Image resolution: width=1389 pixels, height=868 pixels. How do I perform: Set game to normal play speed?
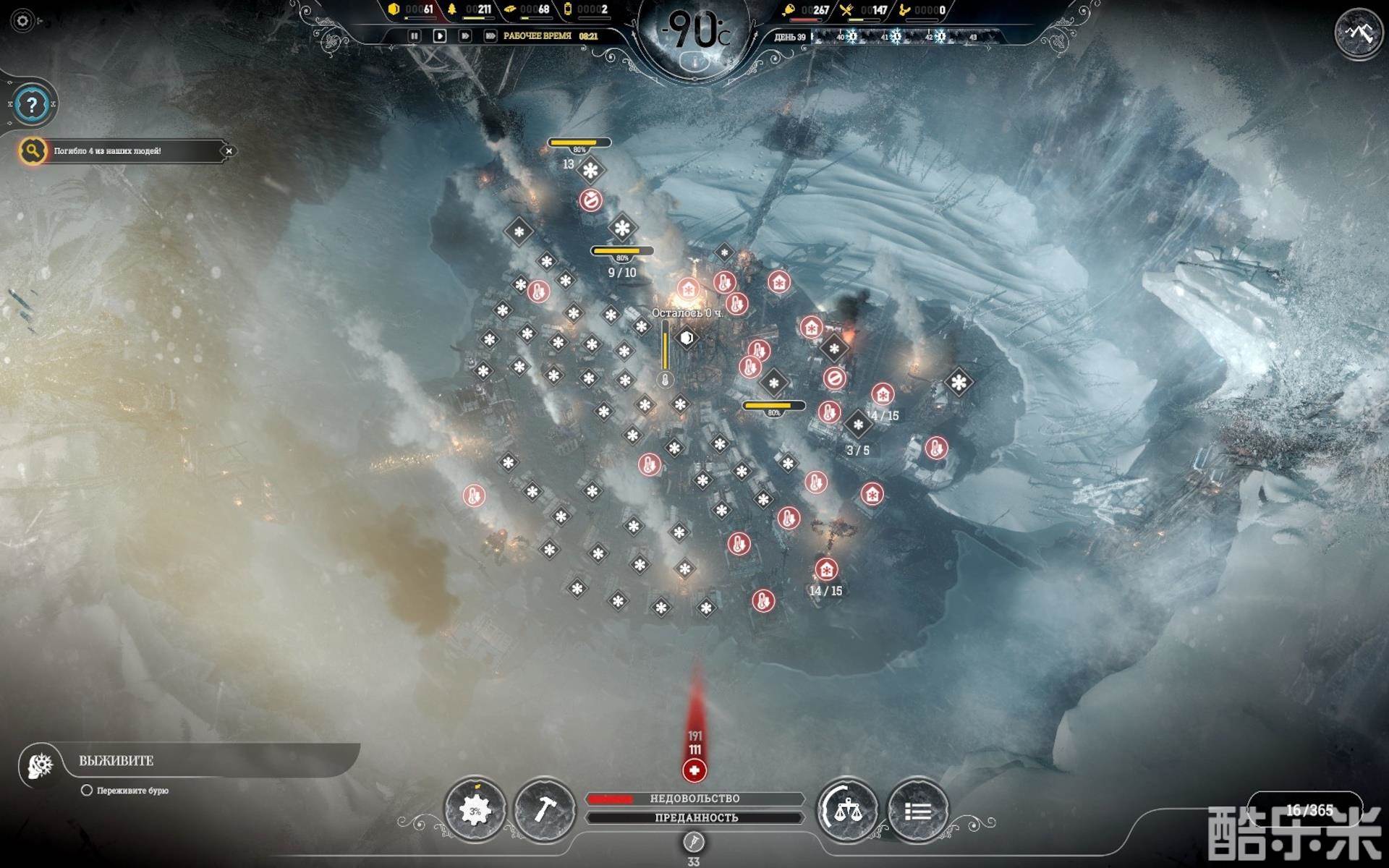tap(439, 35)
